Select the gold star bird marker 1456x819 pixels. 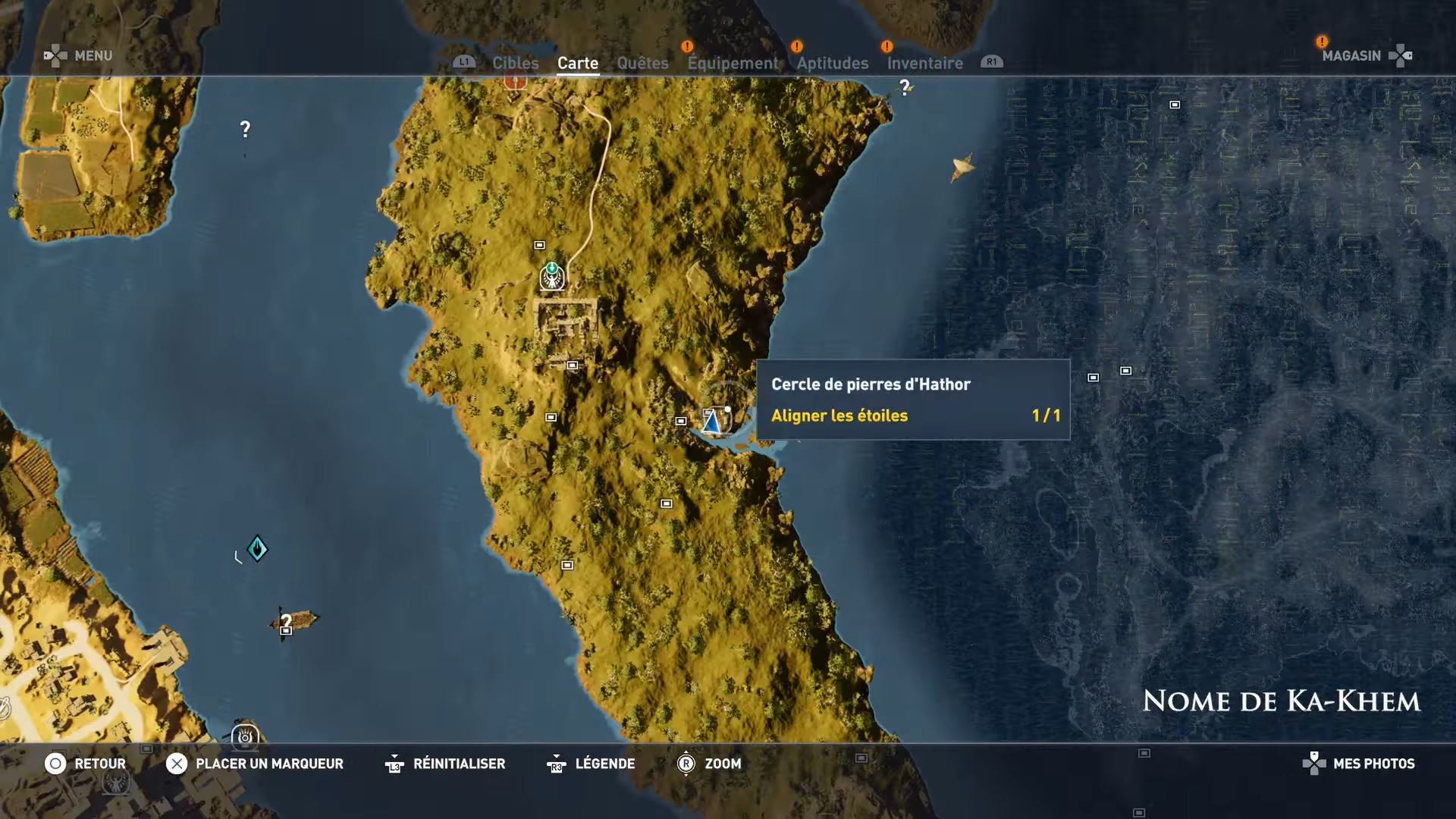click(x=962, y=167)
